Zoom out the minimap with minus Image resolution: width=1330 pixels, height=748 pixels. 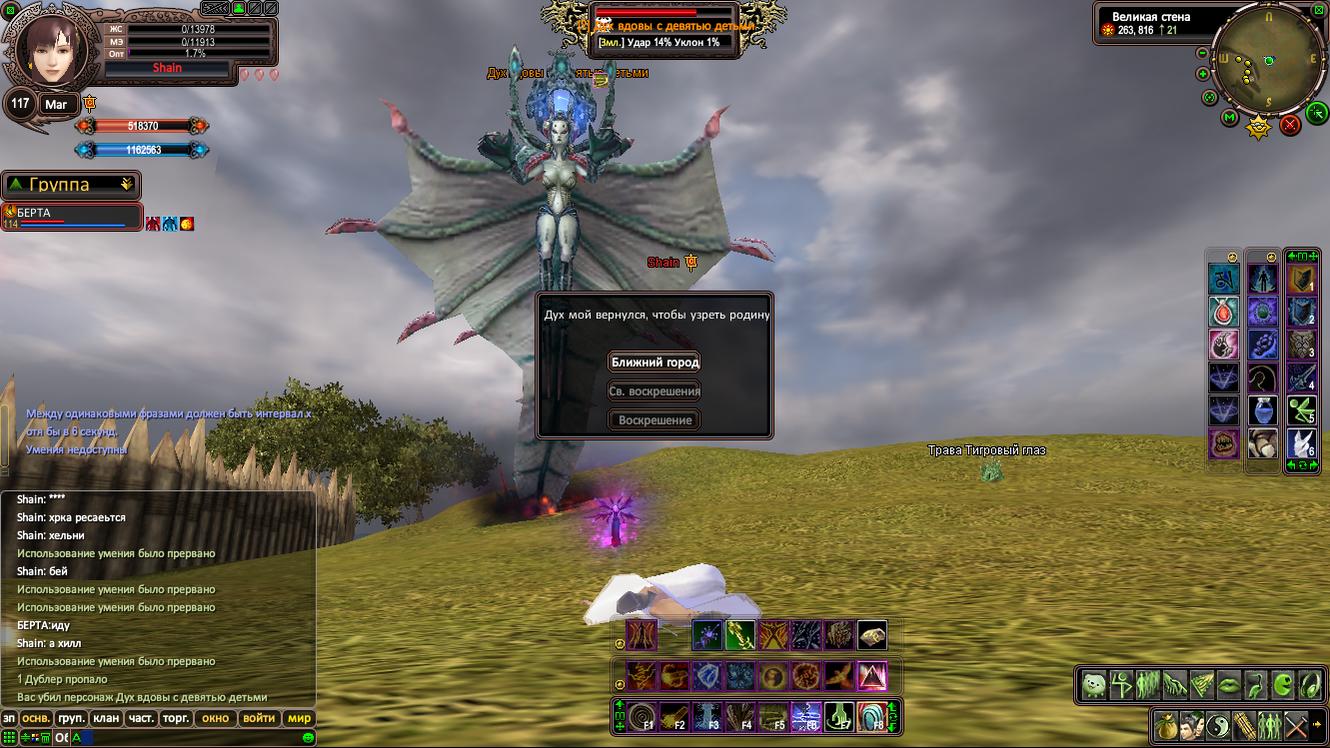tap(1204, 51)
